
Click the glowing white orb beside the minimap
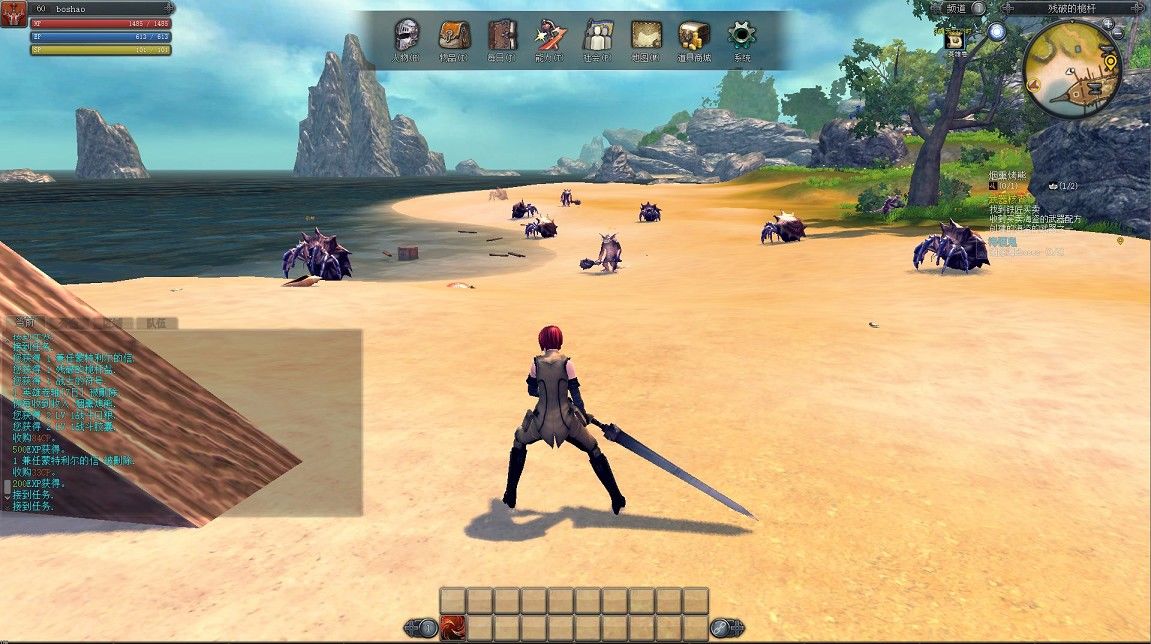point(996,31)
